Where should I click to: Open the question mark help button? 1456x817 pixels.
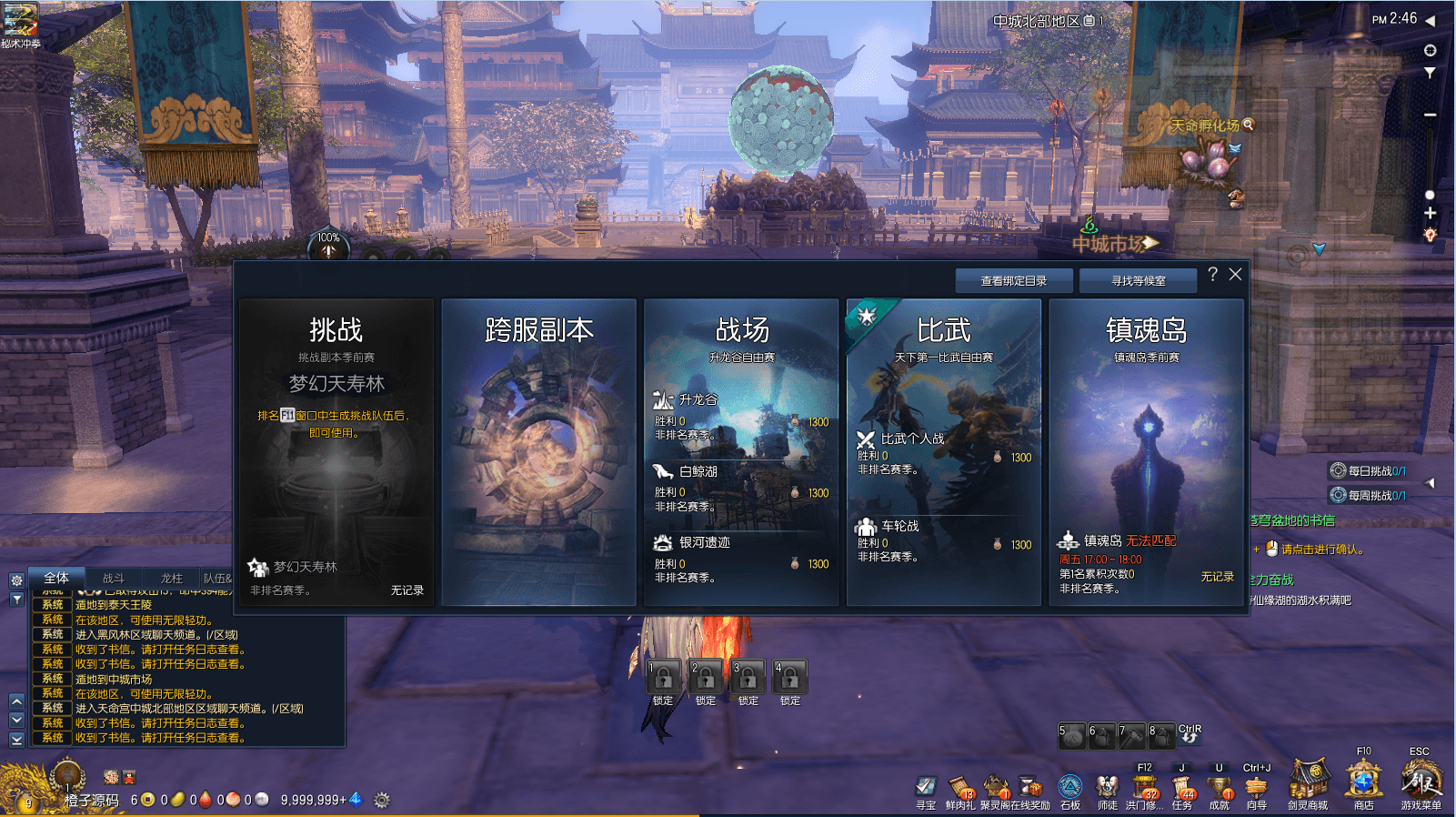pyautogui.click(x=1212, y=274)
